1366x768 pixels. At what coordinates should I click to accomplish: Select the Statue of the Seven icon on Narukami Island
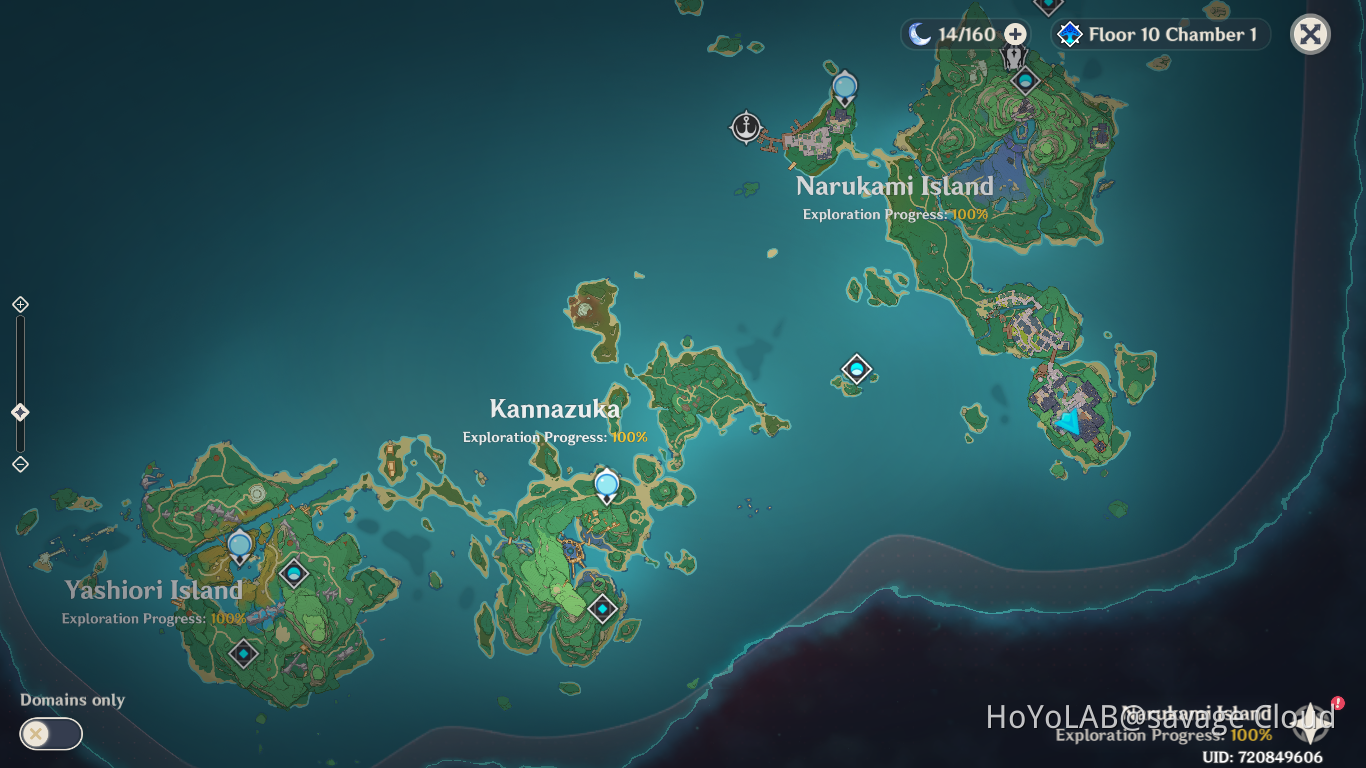tap(1013, 58)
